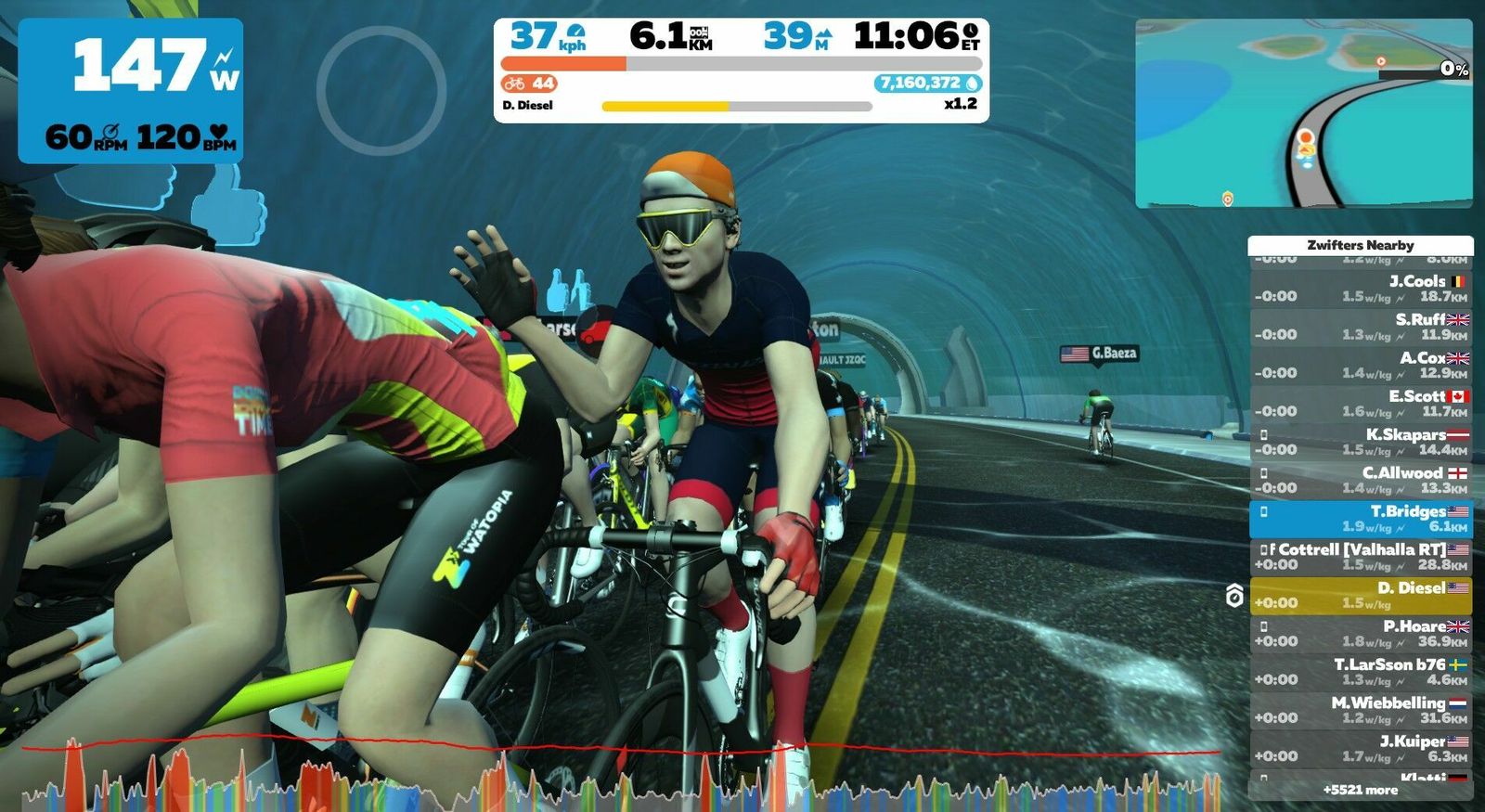The width and height of the screenshot is (1485, 812).
Task: Select the highlighted T.Bridges rider row
Action: (1361, 519)
